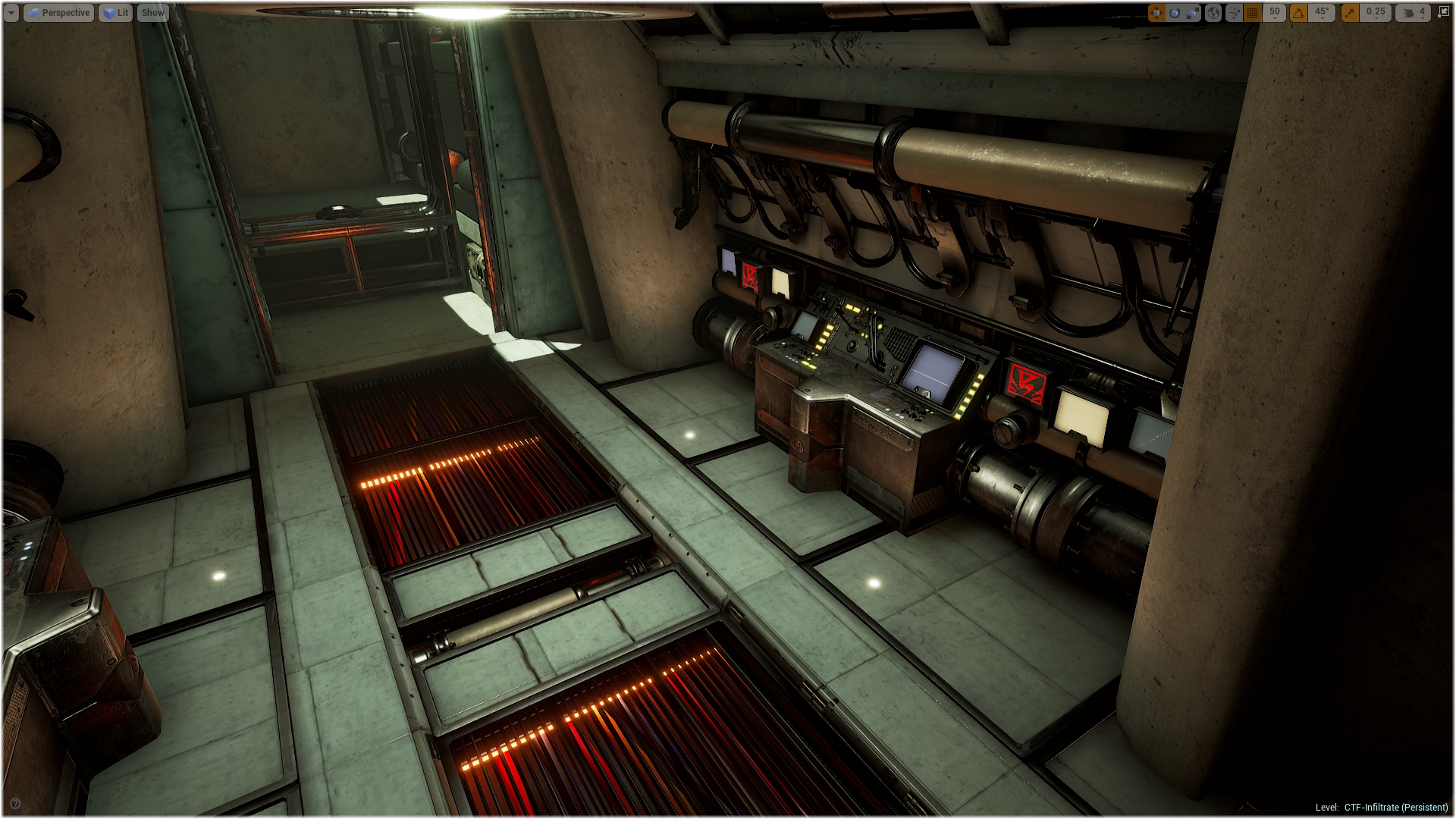The width and height of the screenshot is (1456, 819).
Task: Change the 0.25 scale snap value
Action: 1376,13
